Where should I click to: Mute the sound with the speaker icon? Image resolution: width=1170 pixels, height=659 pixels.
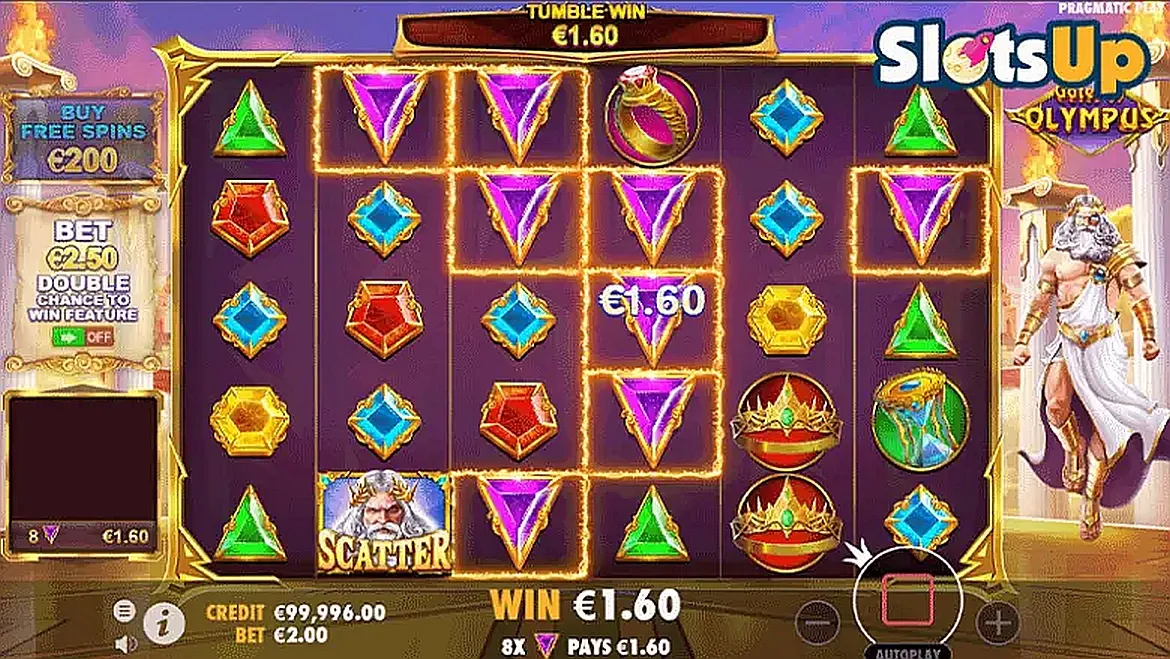123,641
